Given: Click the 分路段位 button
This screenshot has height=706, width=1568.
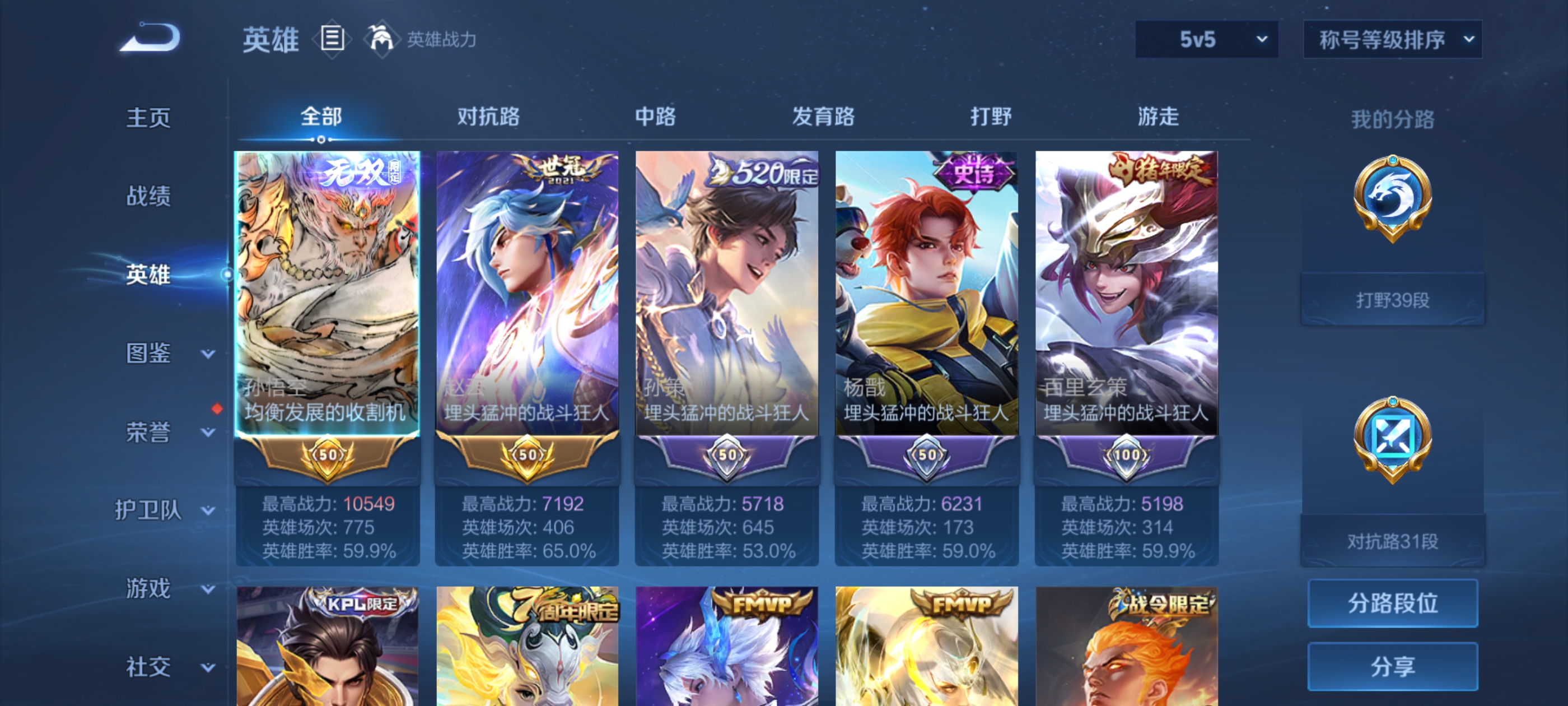Looking at the screenshot, I should (x=1393, y=603).
